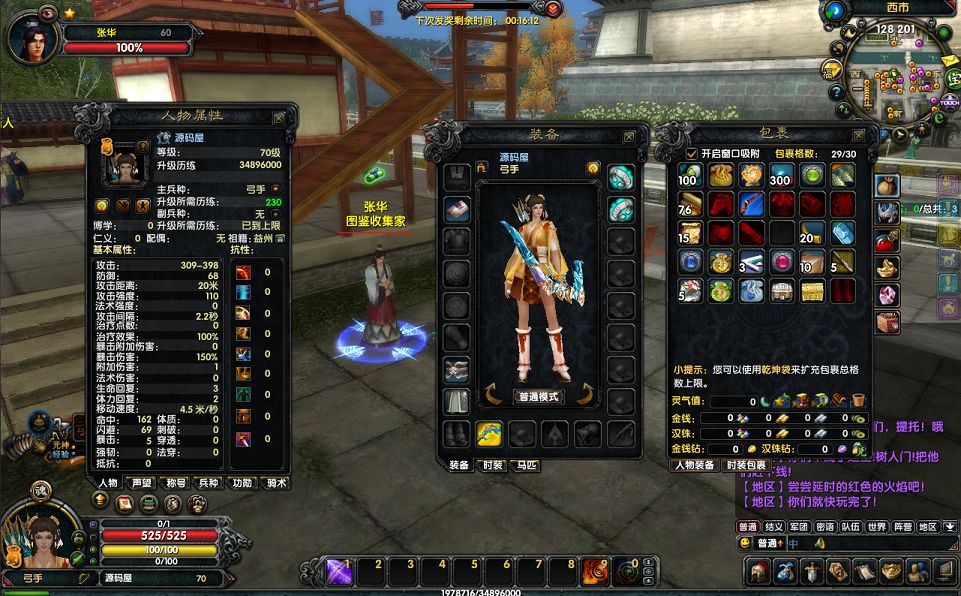Switch to the 时装包裹 fashion bag tab

(745, 465)
